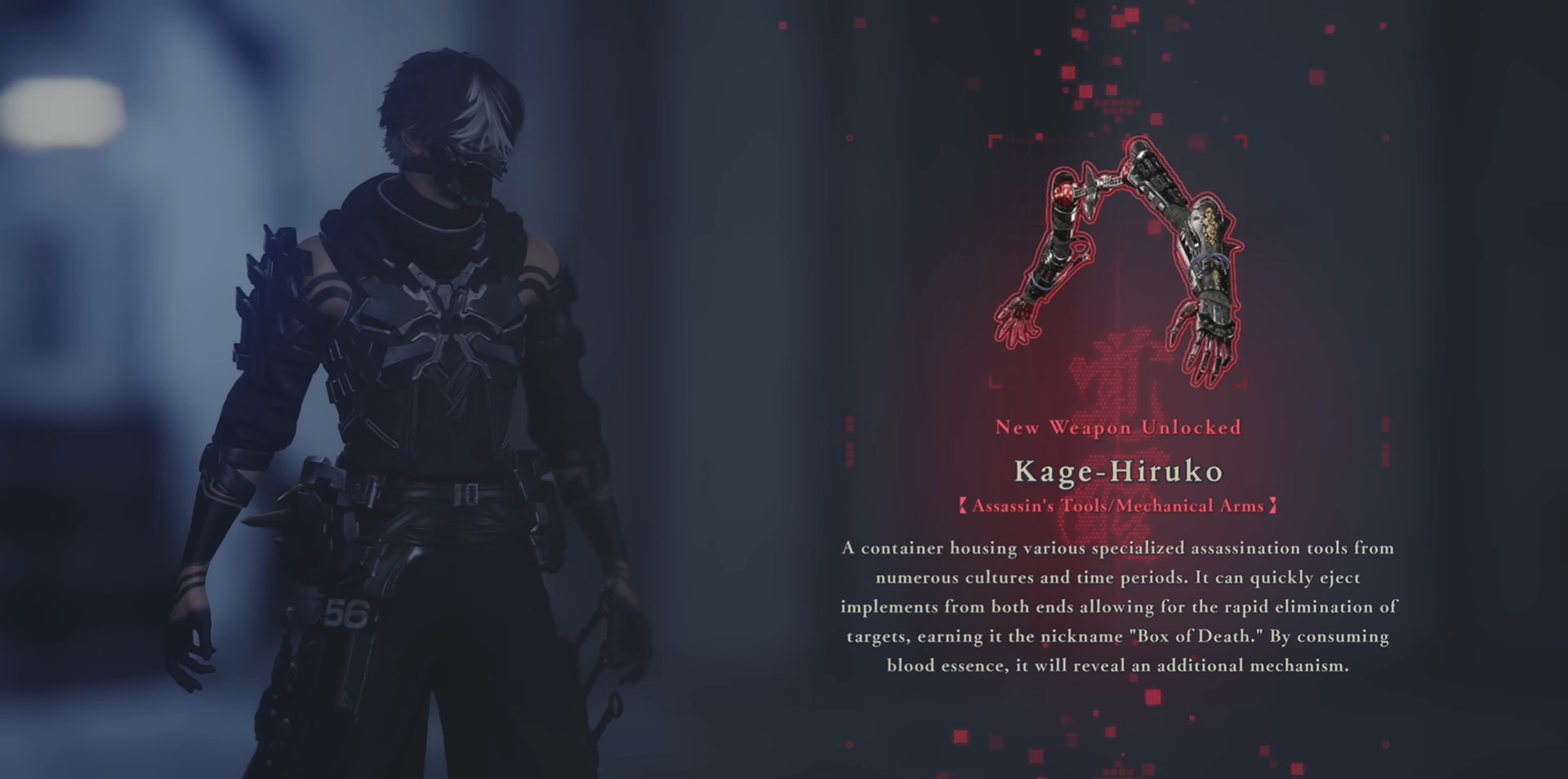1568x779 pixels.
Task: Click the top-left corner bracket of the weapon frame
Action: (991, 139)
